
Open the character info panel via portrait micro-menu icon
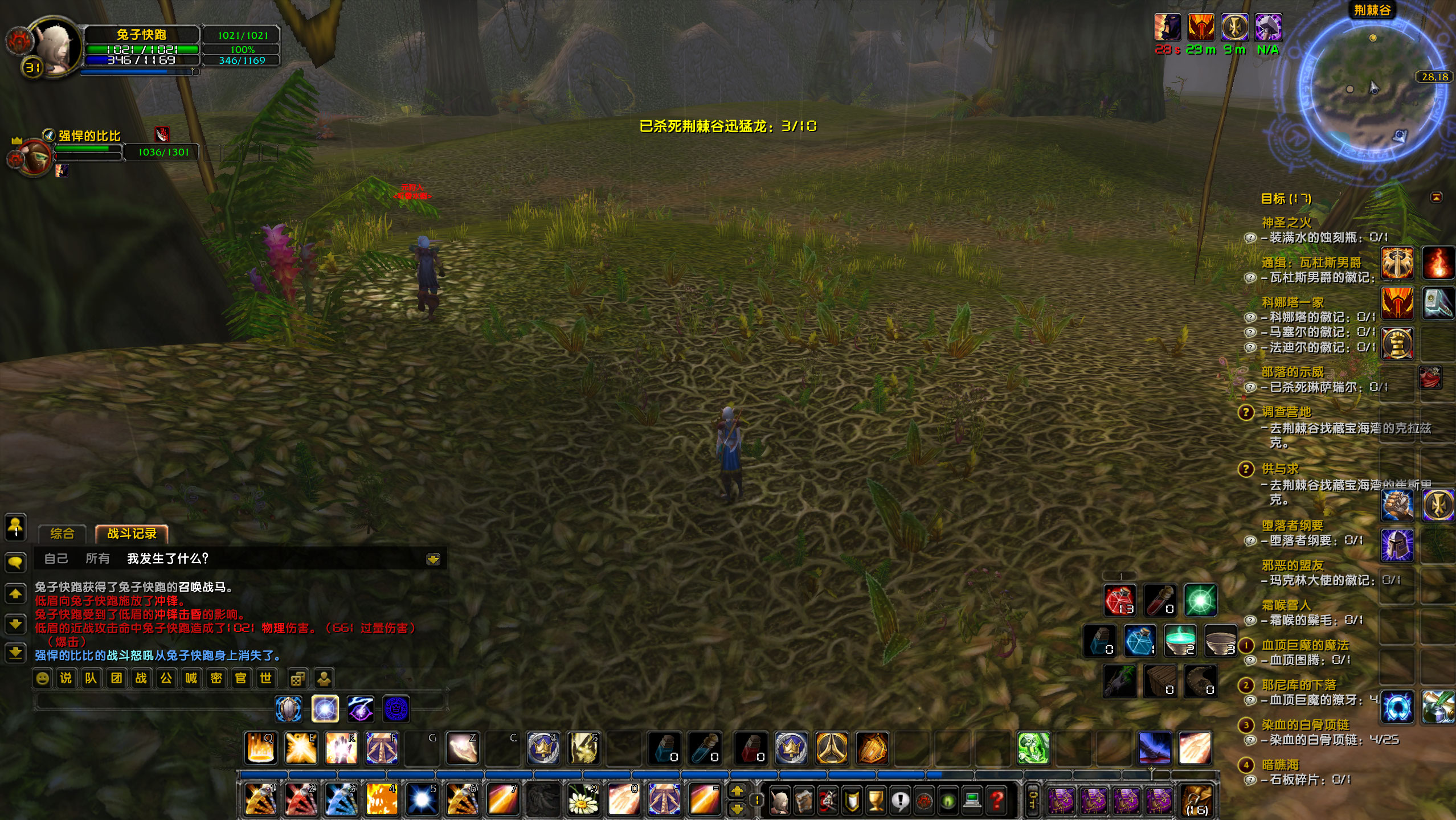point(780,801)
